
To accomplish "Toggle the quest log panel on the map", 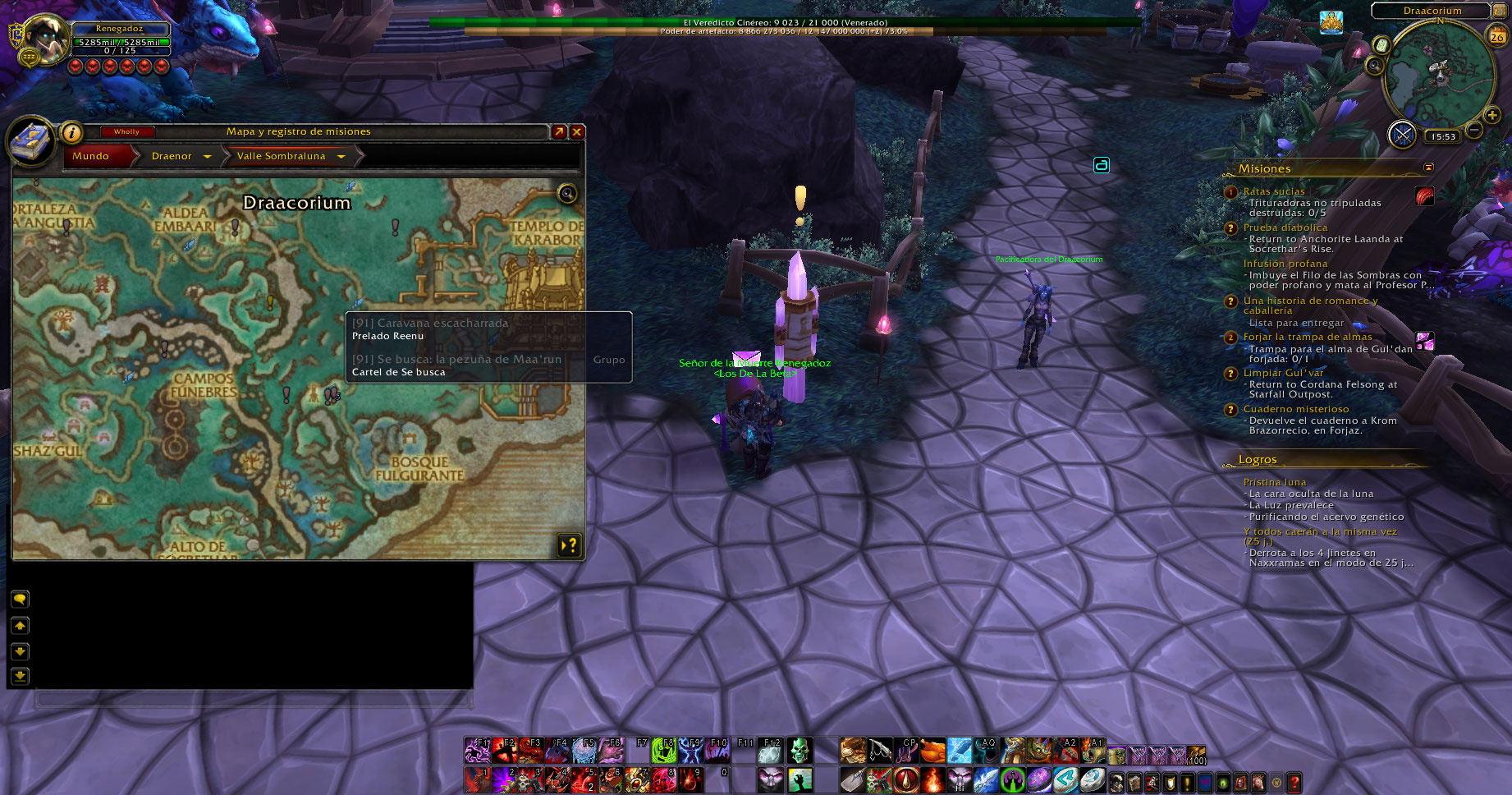I will coord(569,545).
